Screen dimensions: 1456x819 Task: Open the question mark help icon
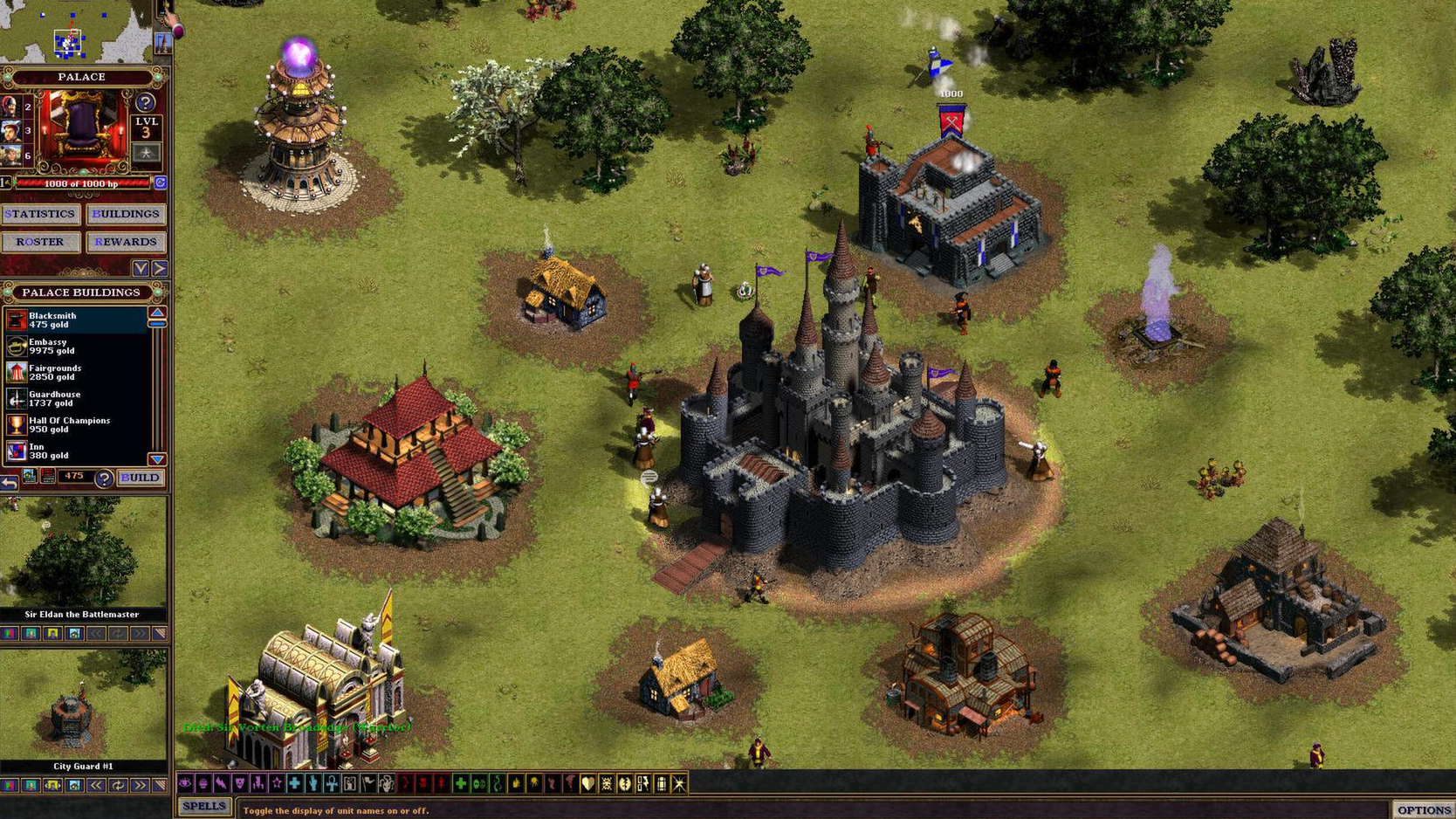tap(104, 478)
